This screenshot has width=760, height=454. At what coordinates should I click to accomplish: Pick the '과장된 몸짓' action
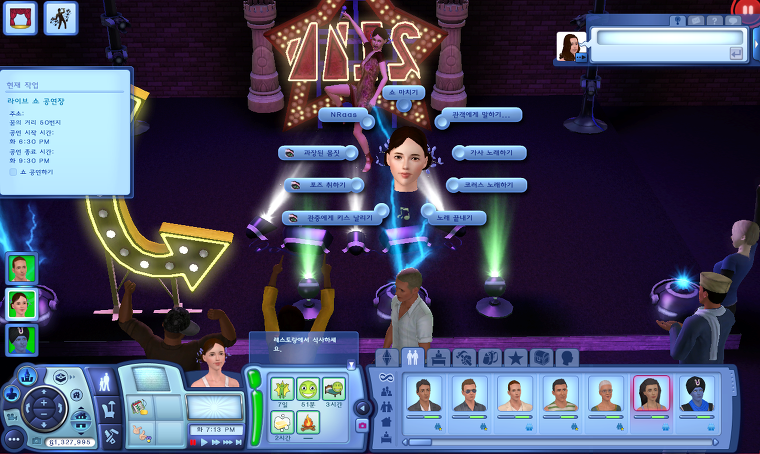click(315, 153)
